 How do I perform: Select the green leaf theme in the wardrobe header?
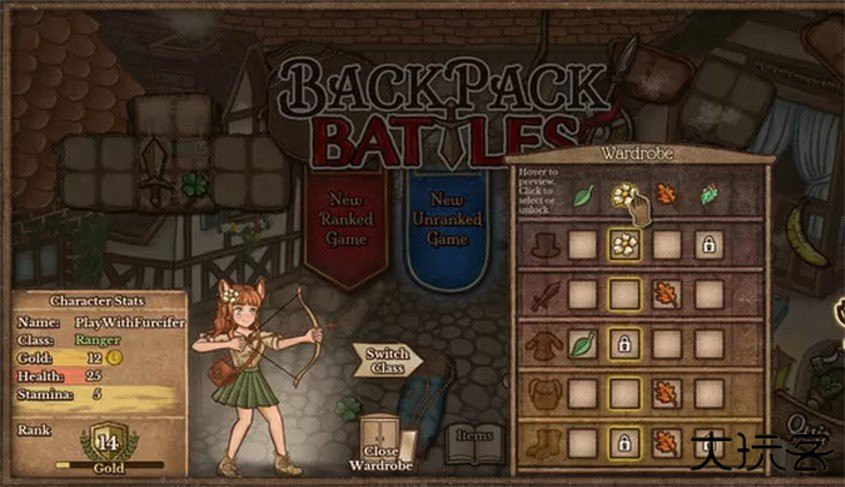click(582, 194)
